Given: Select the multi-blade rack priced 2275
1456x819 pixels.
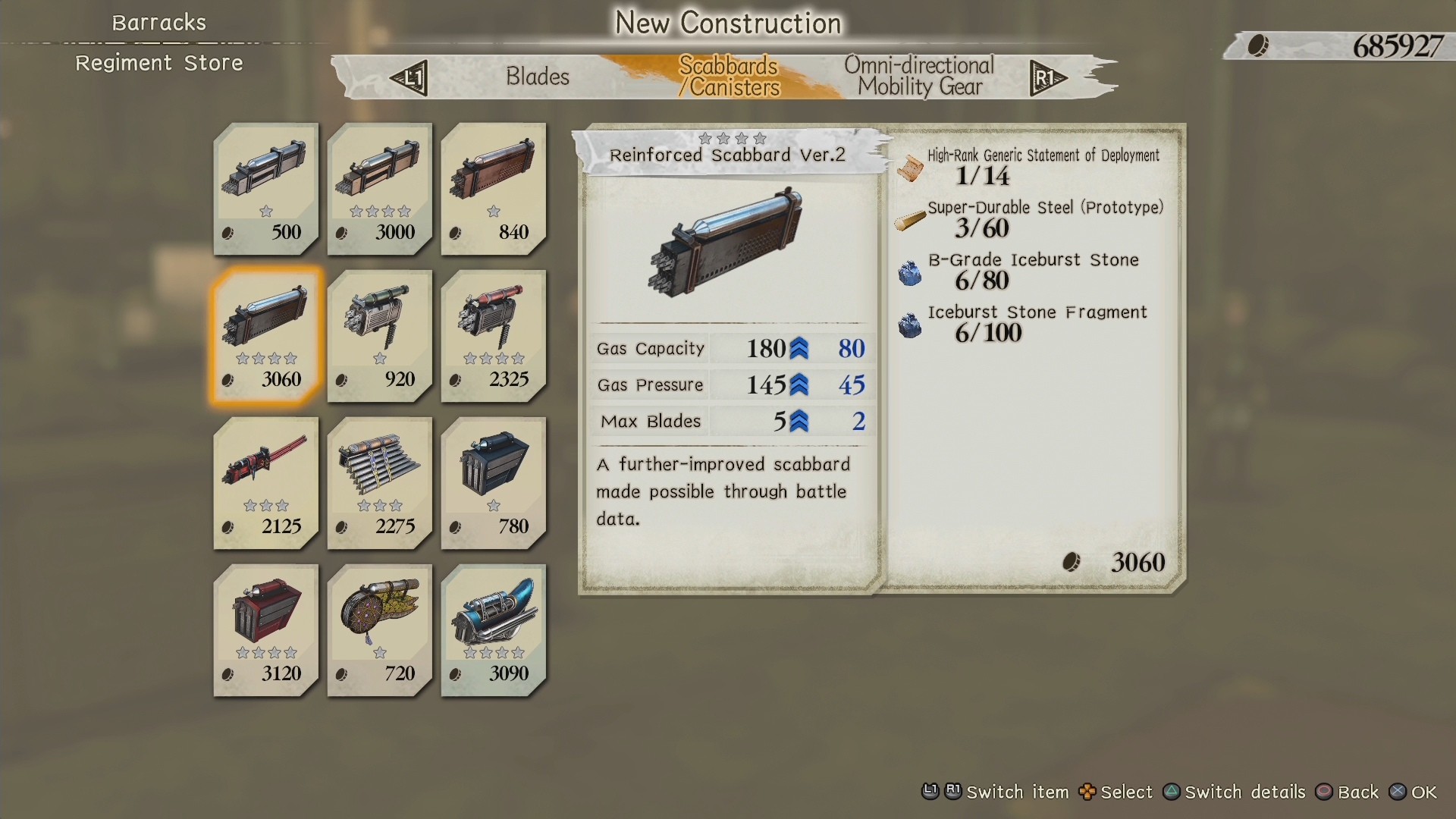Looking at the screenshot, I should pos(380,482).
